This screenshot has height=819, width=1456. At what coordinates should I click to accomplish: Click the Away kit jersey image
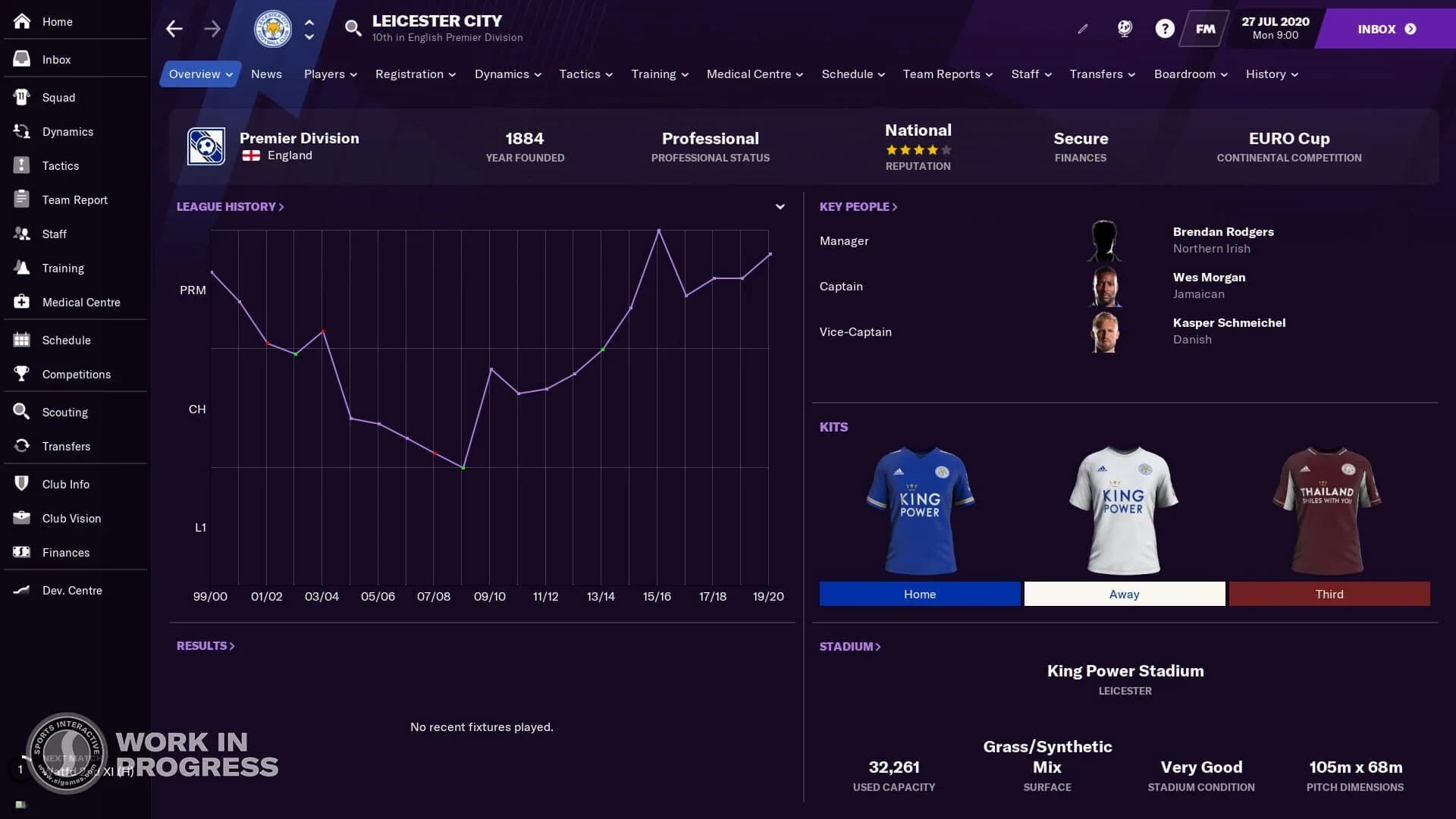pyautogui.click(x=1124, y=510)
